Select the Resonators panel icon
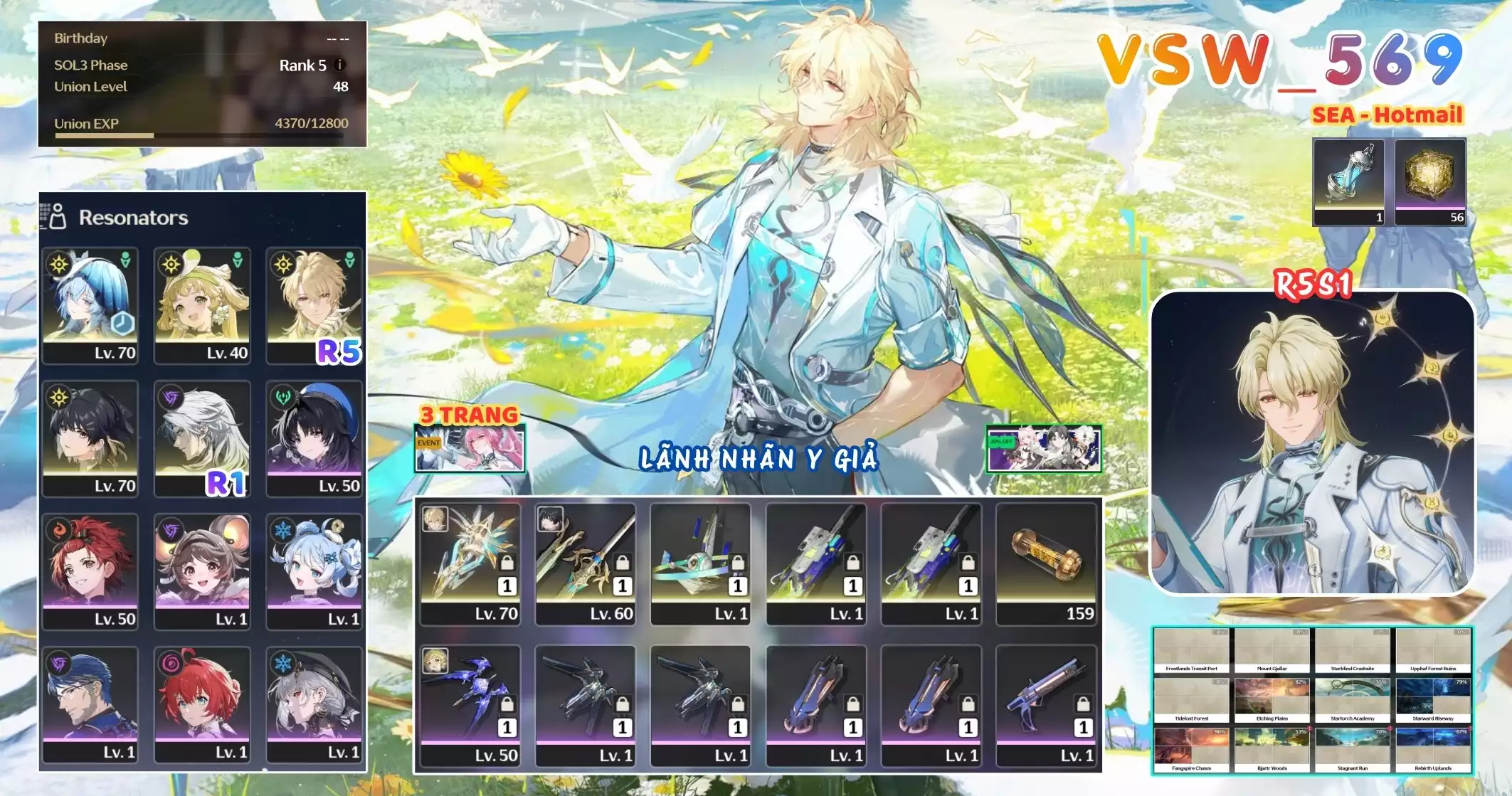The width and height of the screenshot is (1512, 796). coord(57,216)
